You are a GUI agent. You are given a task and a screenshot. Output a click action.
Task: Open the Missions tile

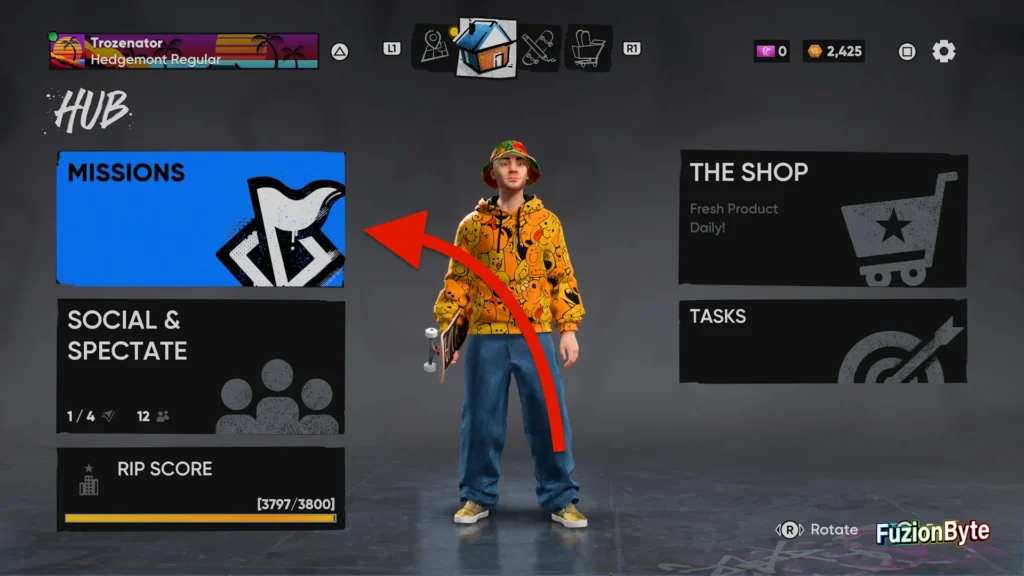point(200,219)
